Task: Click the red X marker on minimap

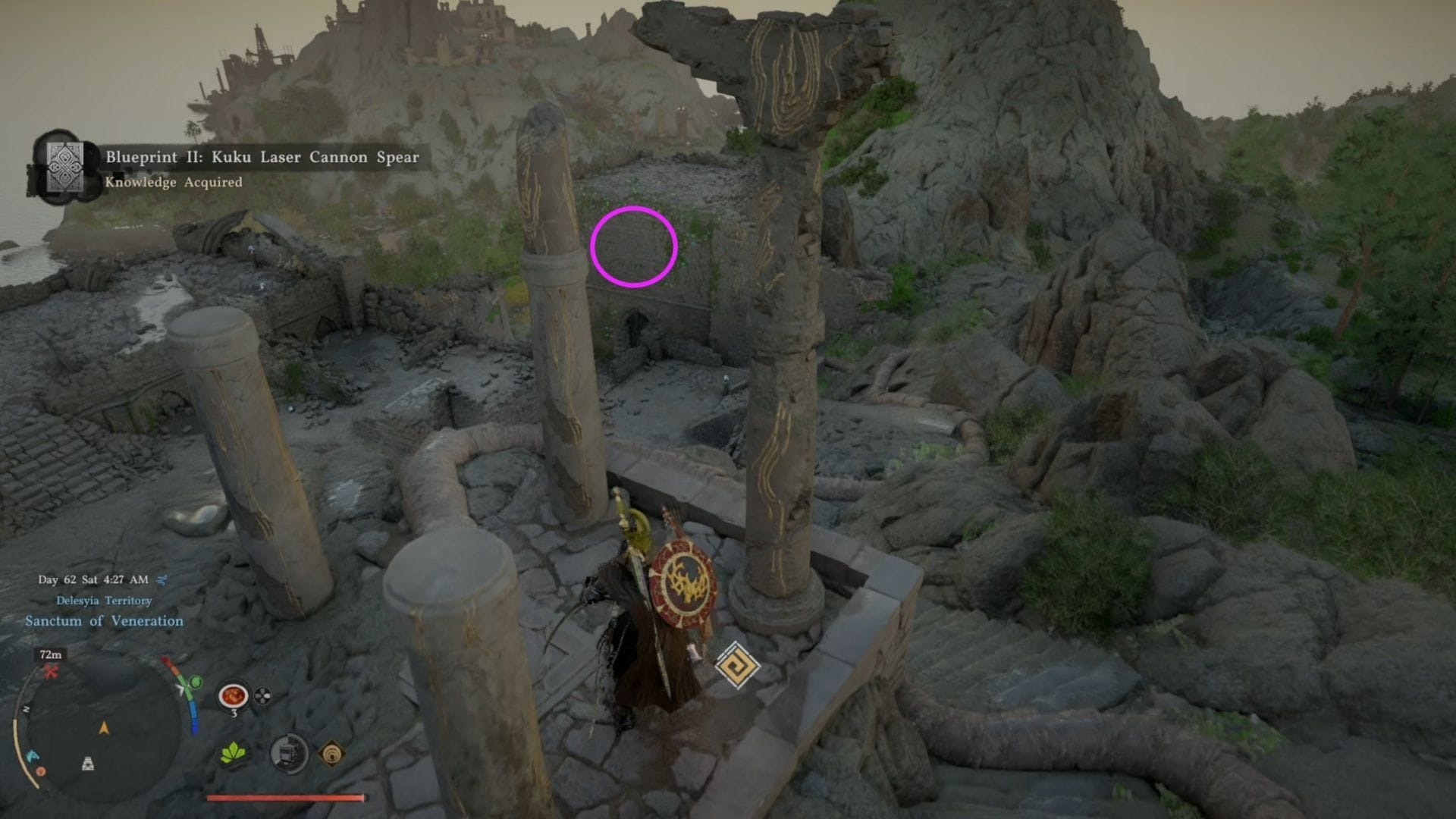Action: tap(51, 671)
